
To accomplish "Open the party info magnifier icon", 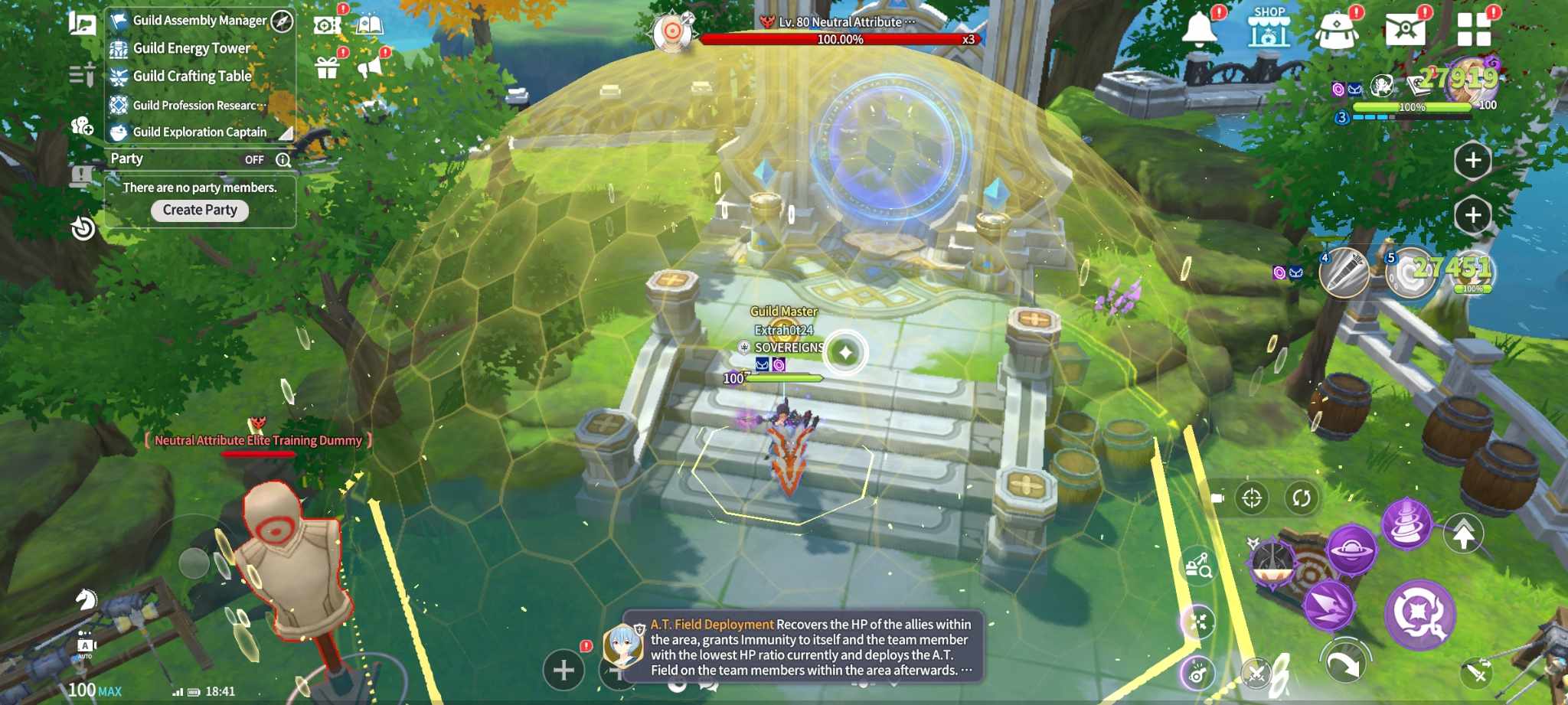I will coord(283,159).
